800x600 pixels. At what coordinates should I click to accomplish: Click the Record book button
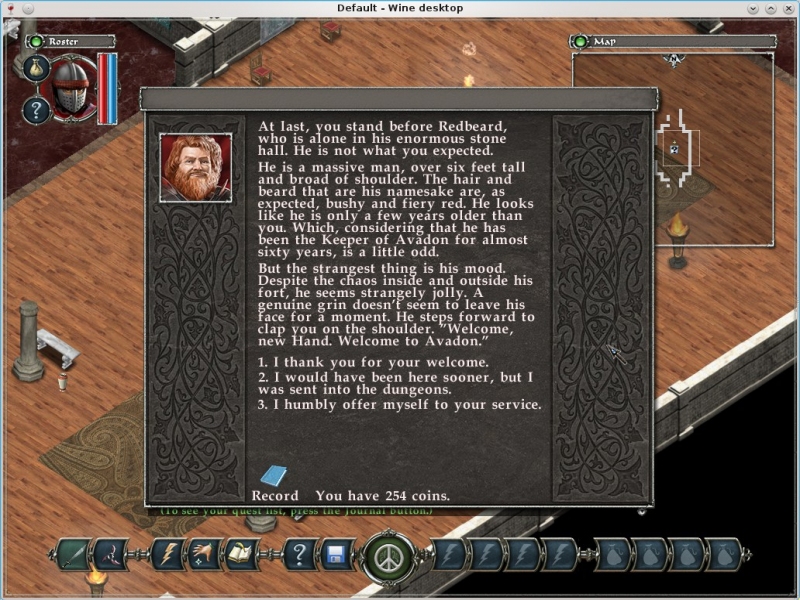point(273,477)
